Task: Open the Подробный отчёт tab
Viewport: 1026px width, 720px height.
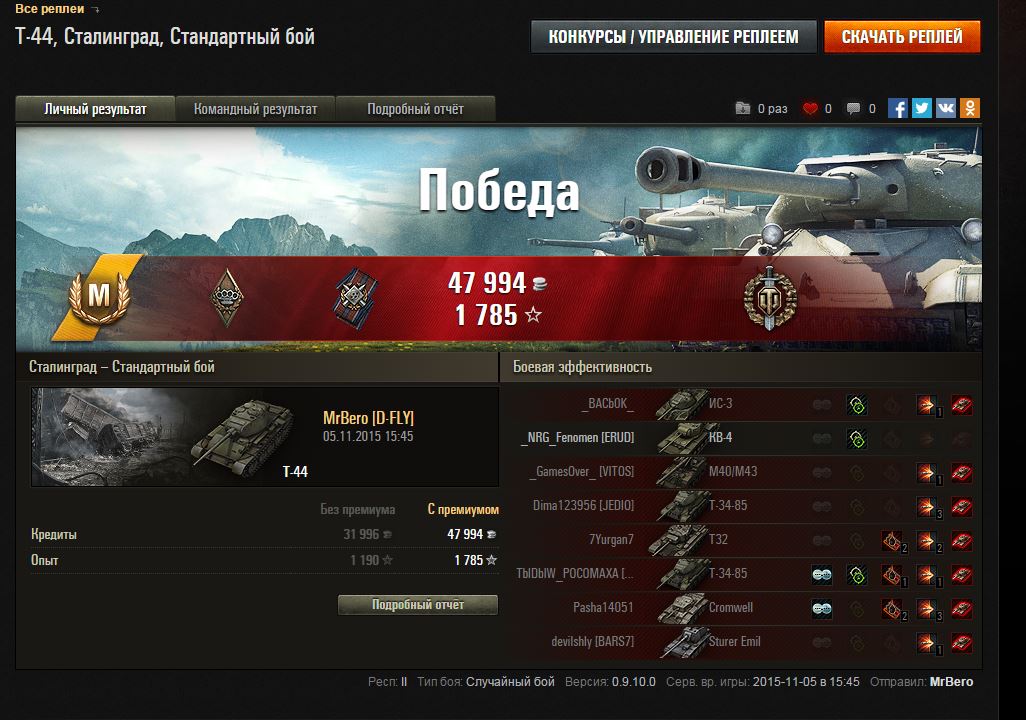Action: coord(415,109)
